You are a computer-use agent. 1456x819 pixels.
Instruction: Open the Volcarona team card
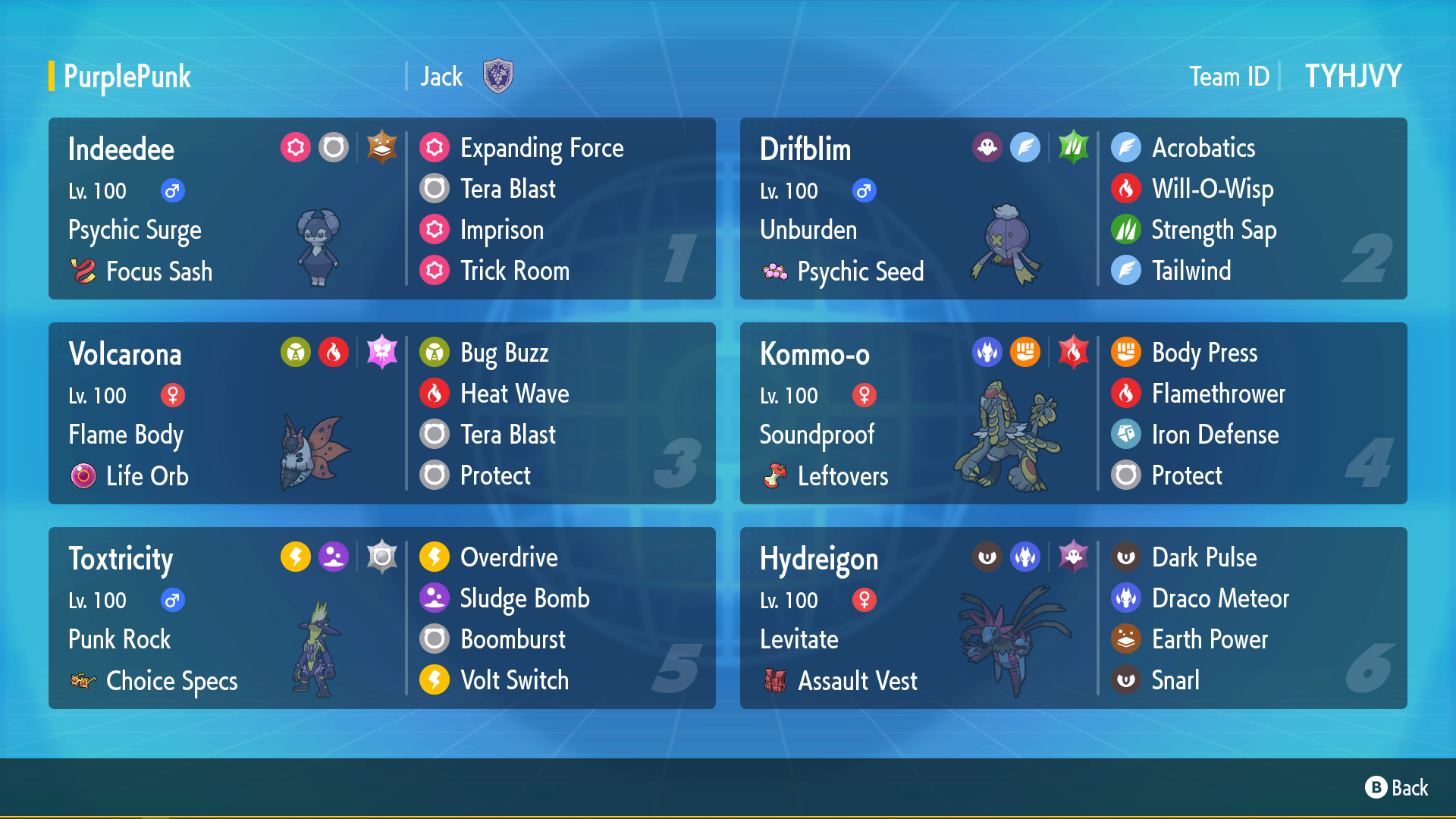381,413
